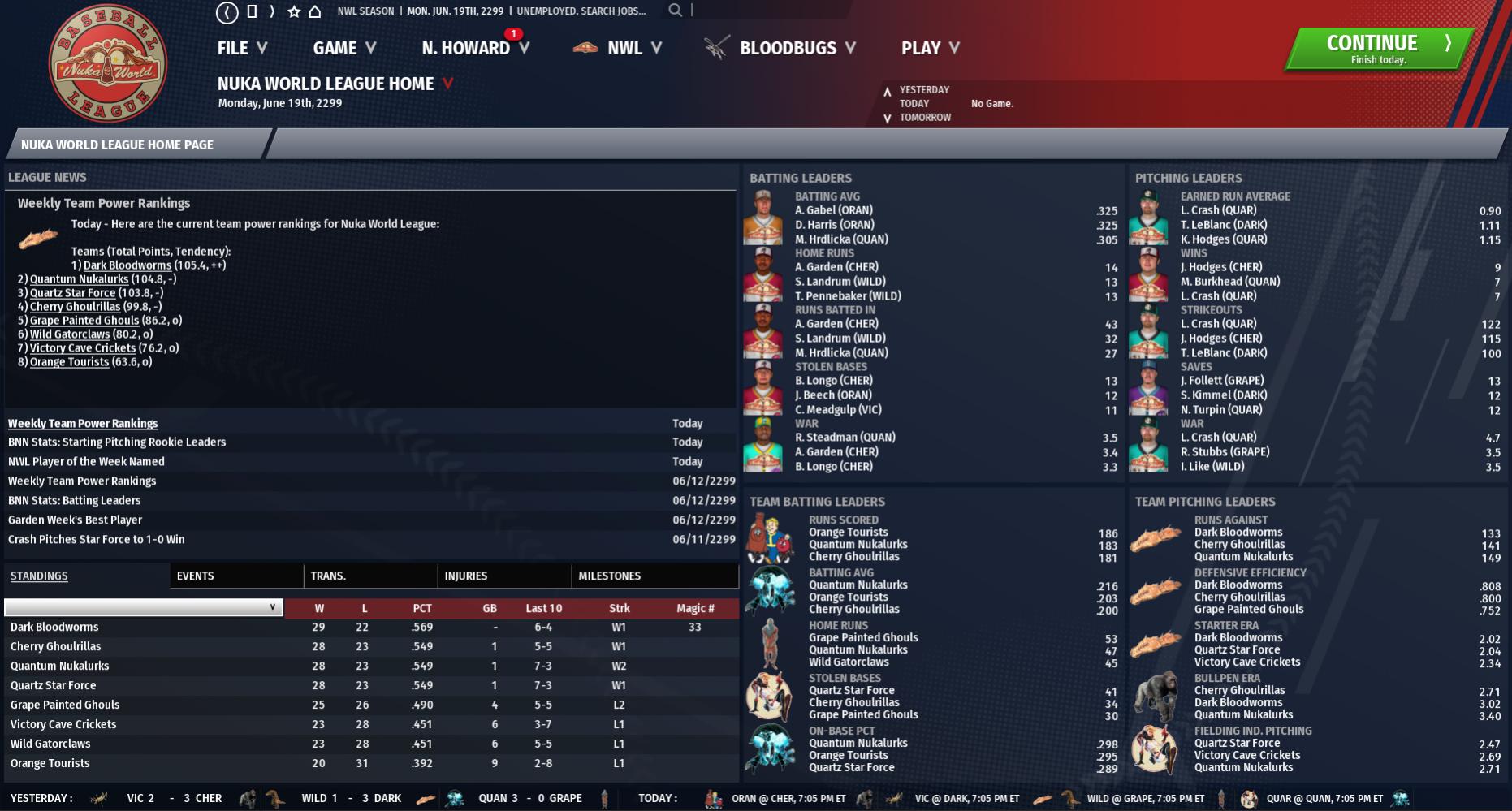Go to the home screen icon
Image resolution: width=1512 pixels, height=811 pixels.
(315, 11)
